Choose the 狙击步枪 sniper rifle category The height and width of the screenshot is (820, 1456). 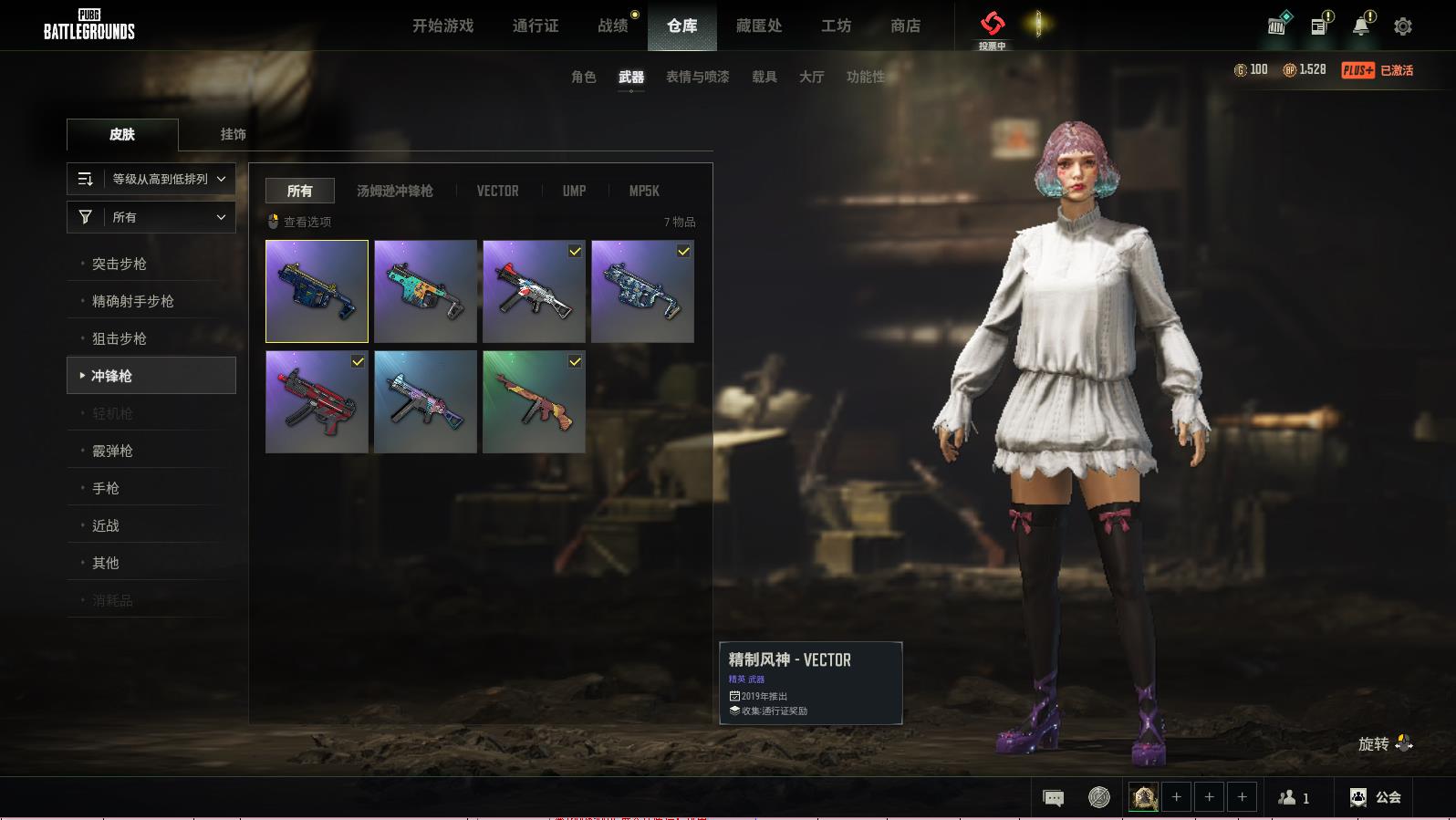120,338
